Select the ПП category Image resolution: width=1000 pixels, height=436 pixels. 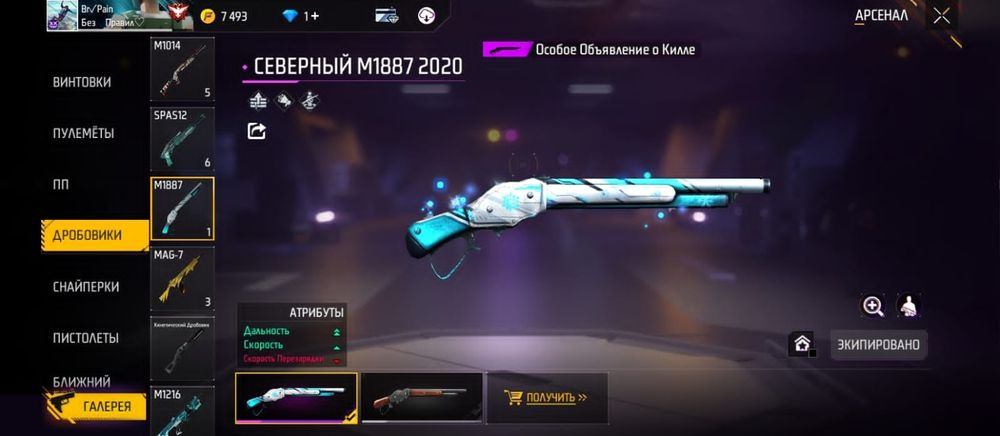coord(62,185)
